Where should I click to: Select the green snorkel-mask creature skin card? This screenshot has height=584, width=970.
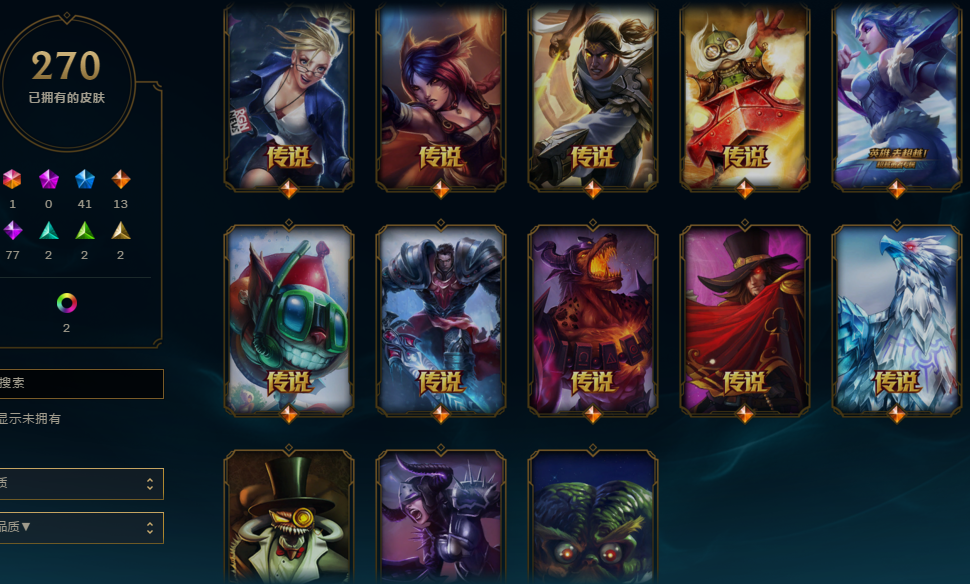coord(289,318)
